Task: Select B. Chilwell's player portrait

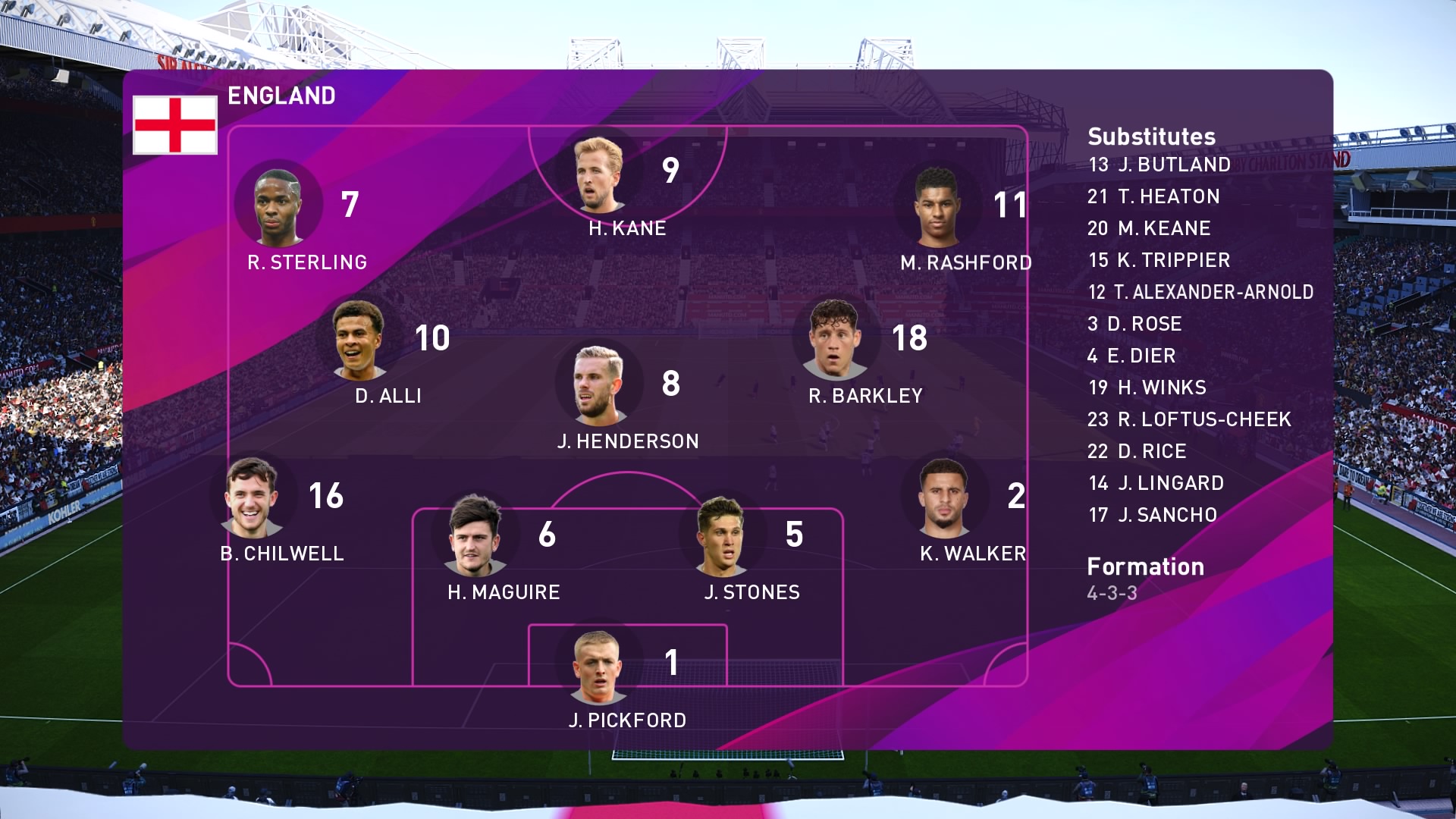Action: (253, 497)
